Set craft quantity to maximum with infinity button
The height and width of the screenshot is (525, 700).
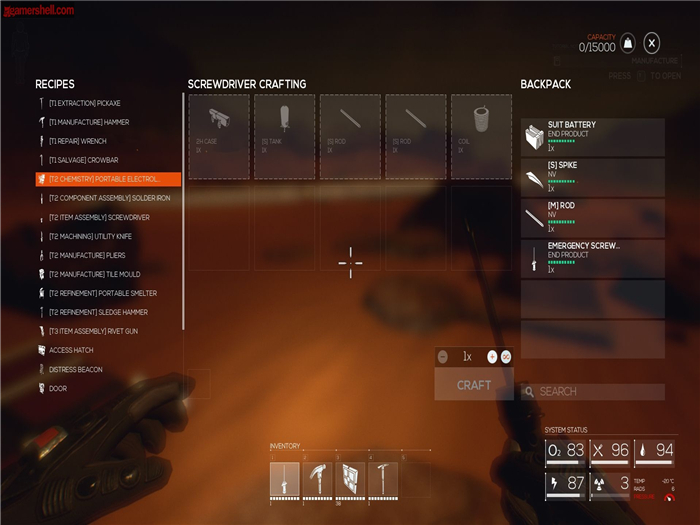(x=506, y=356)
